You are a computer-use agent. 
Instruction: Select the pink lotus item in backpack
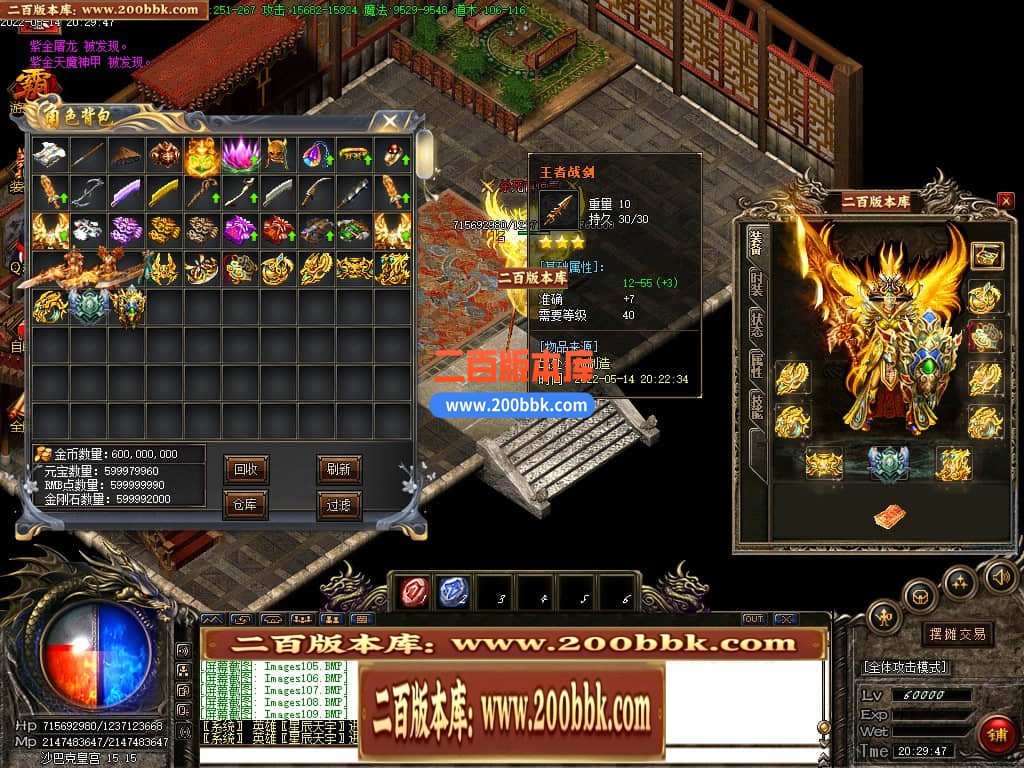240,154
